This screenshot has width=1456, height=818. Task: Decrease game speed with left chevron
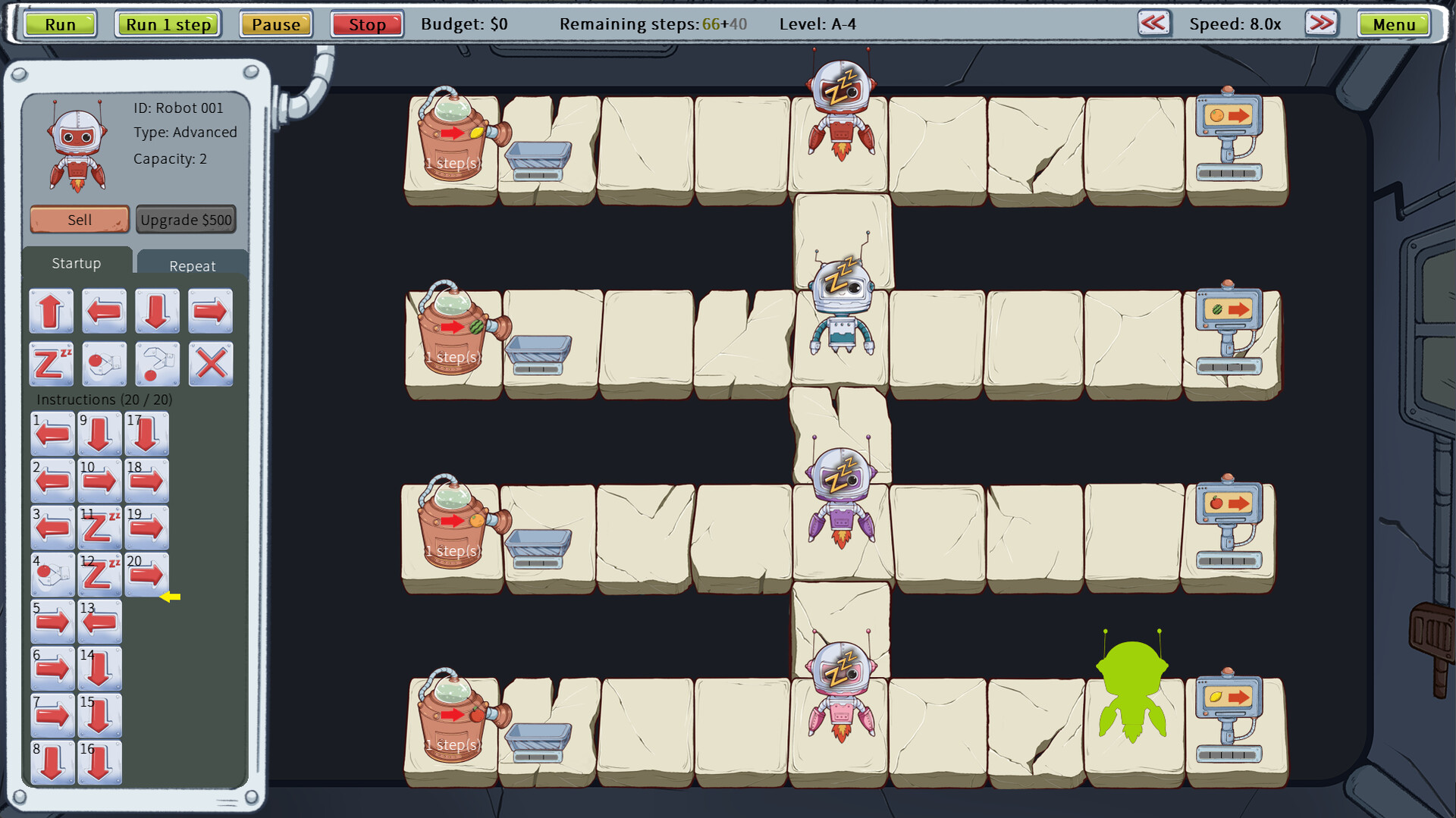coord(1153,24)
